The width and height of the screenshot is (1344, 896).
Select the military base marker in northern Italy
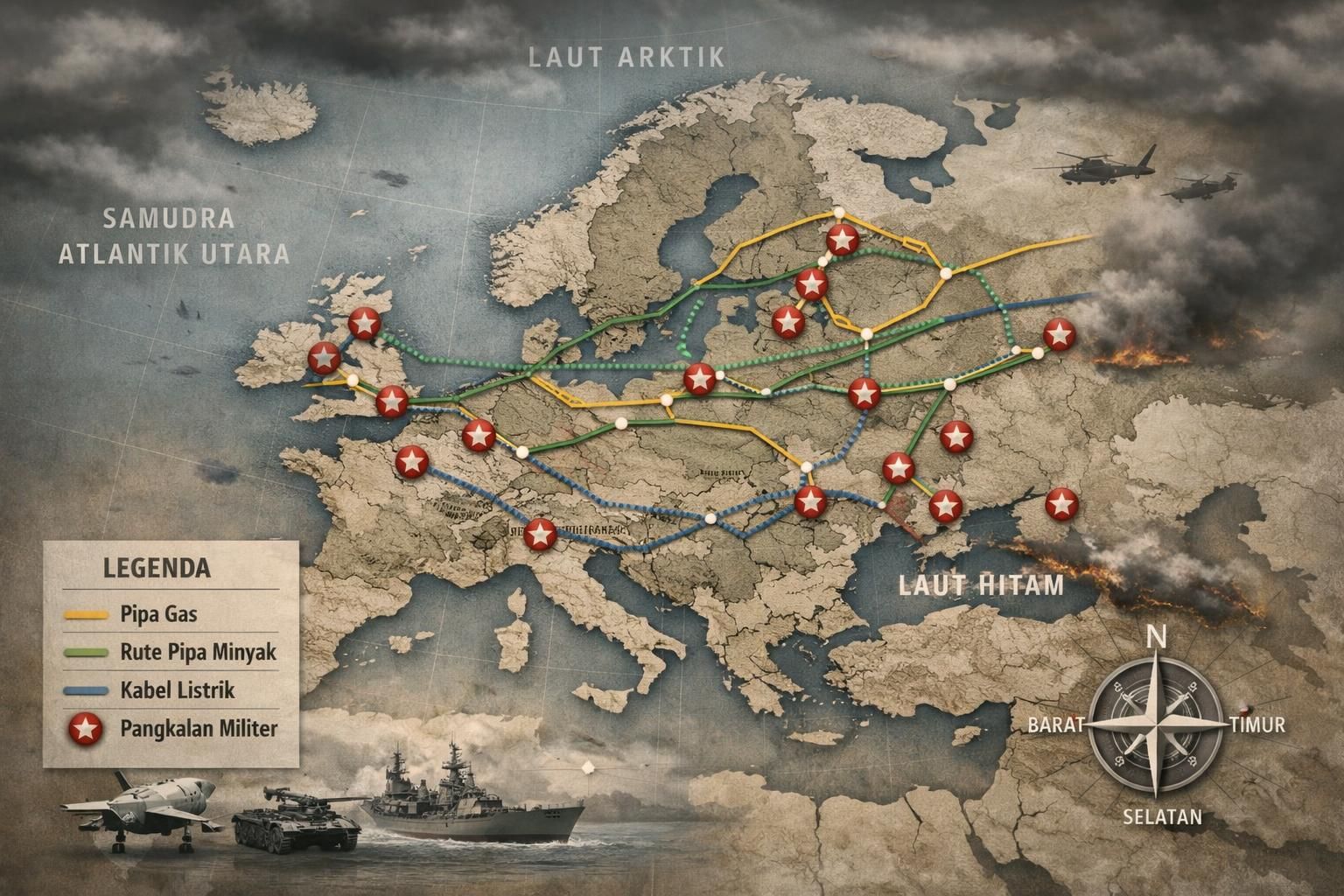tap(539, 533)
